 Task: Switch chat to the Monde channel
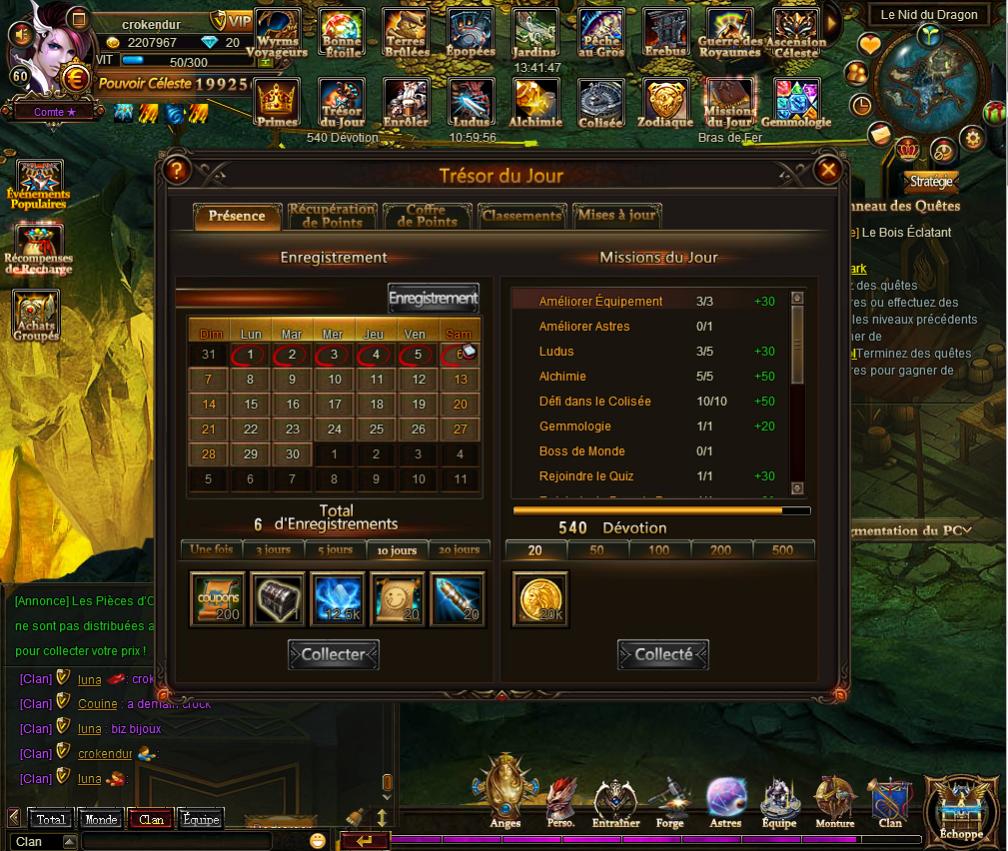tap(101, 819)
